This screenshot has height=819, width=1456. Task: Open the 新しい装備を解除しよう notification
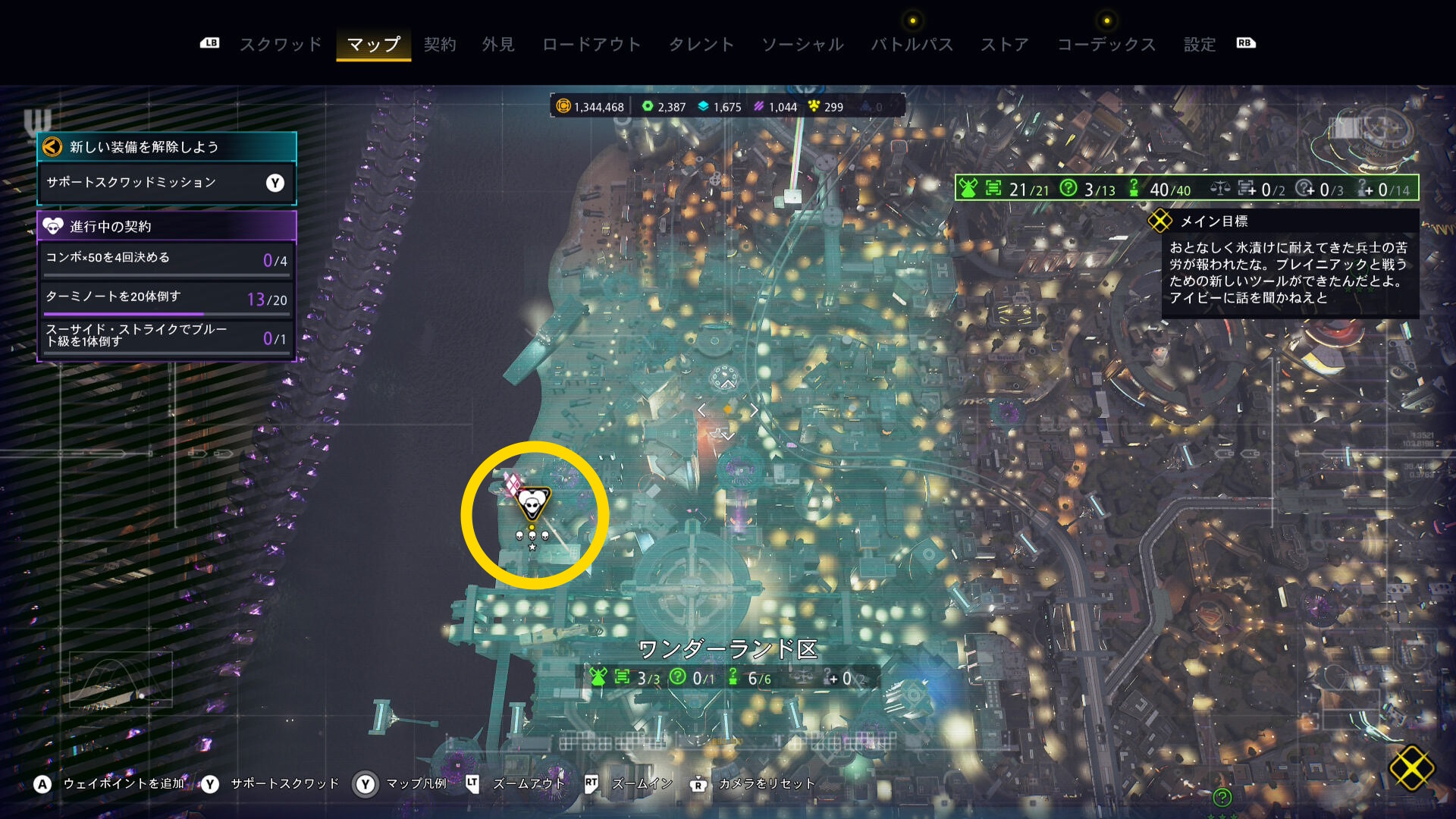[x=166, y=146]
